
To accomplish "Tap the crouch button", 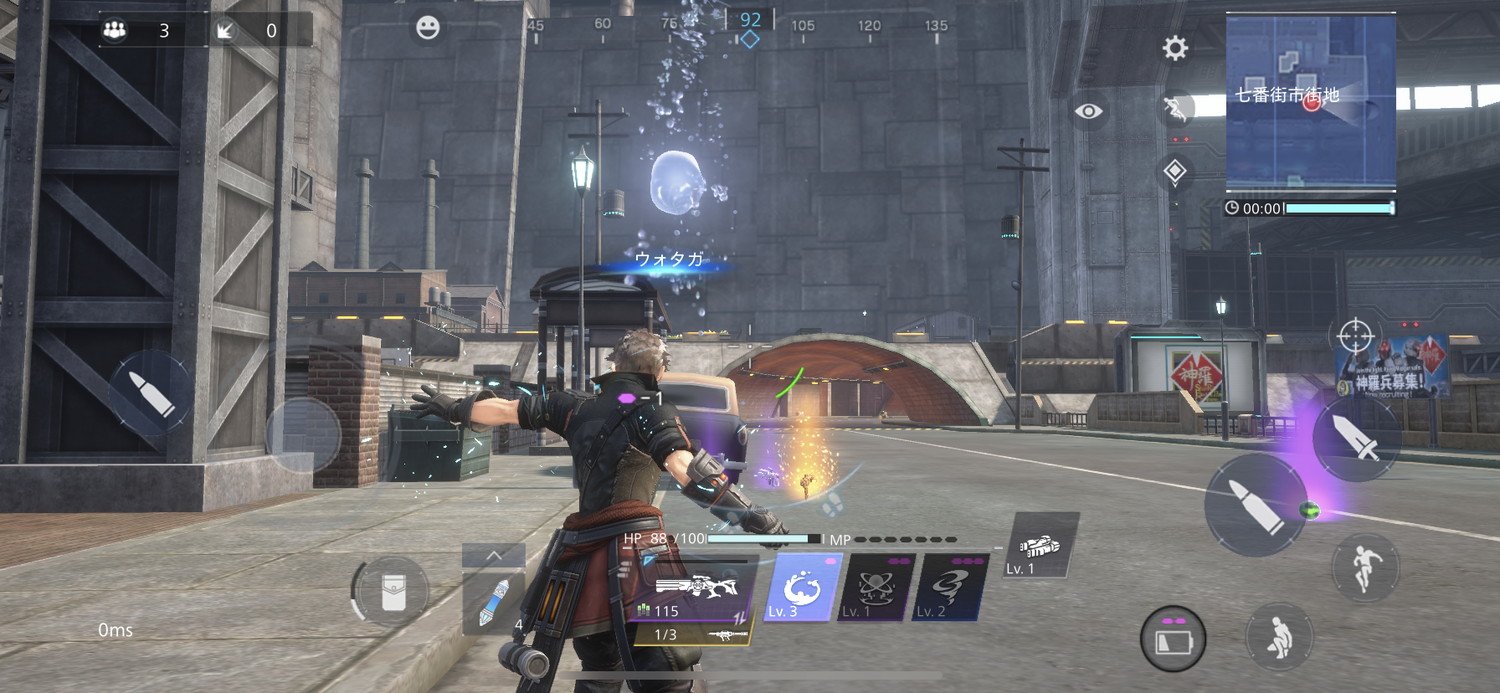I will click(x=1279, y=637).
